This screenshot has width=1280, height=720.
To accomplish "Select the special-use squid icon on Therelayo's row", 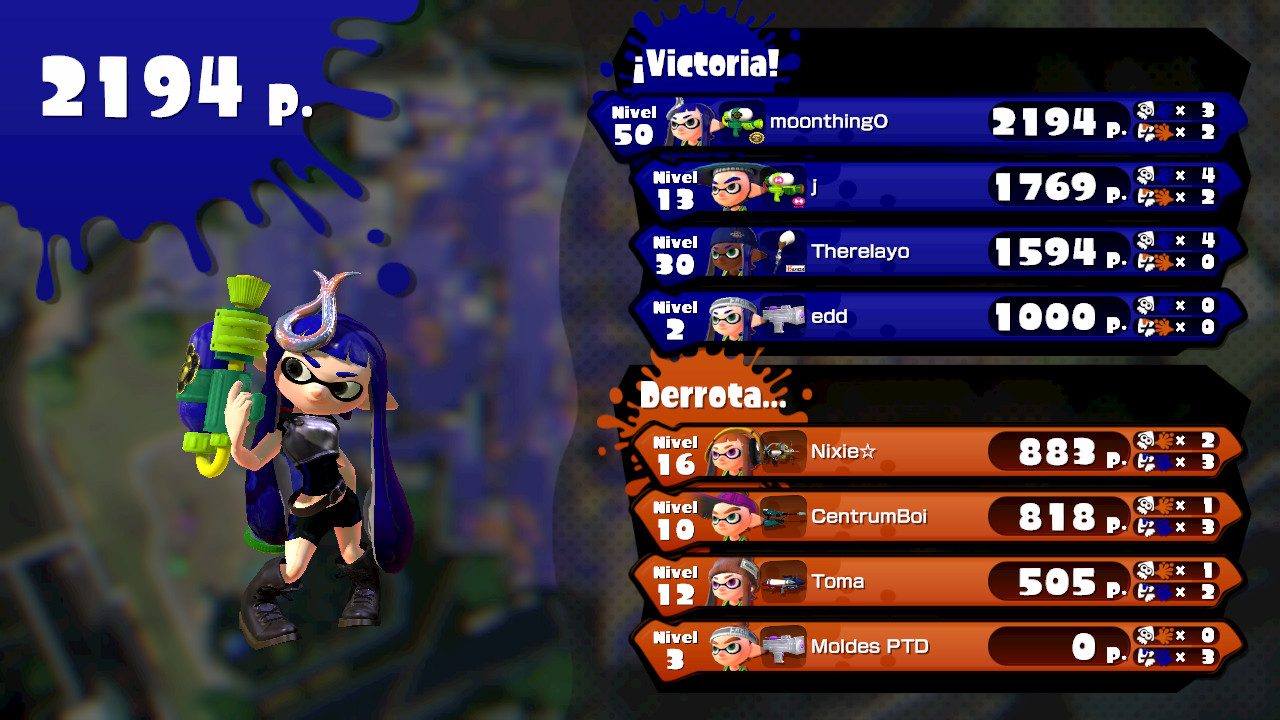I will point(1147,264).
